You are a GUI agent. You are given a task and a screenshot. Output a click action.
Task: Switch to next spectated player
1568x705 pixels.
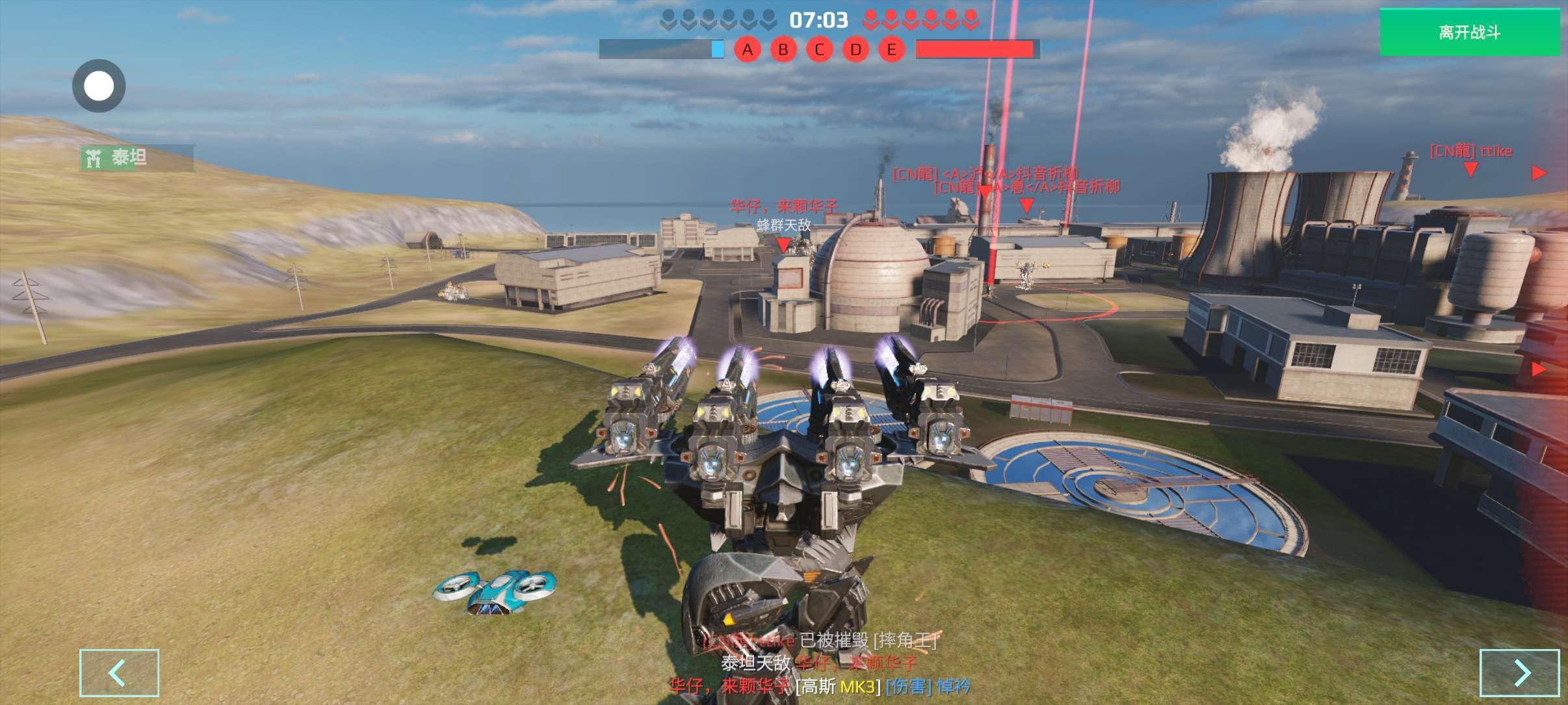pos(1519,672)
